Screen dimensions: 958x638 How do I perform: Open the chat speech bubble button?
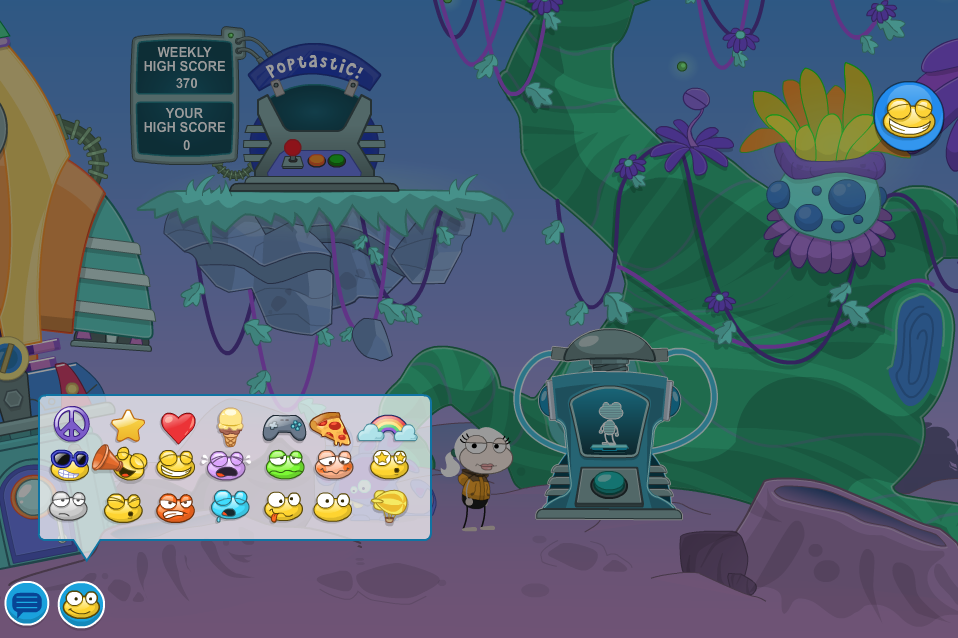pyautogui.click(x=26, y=603)
